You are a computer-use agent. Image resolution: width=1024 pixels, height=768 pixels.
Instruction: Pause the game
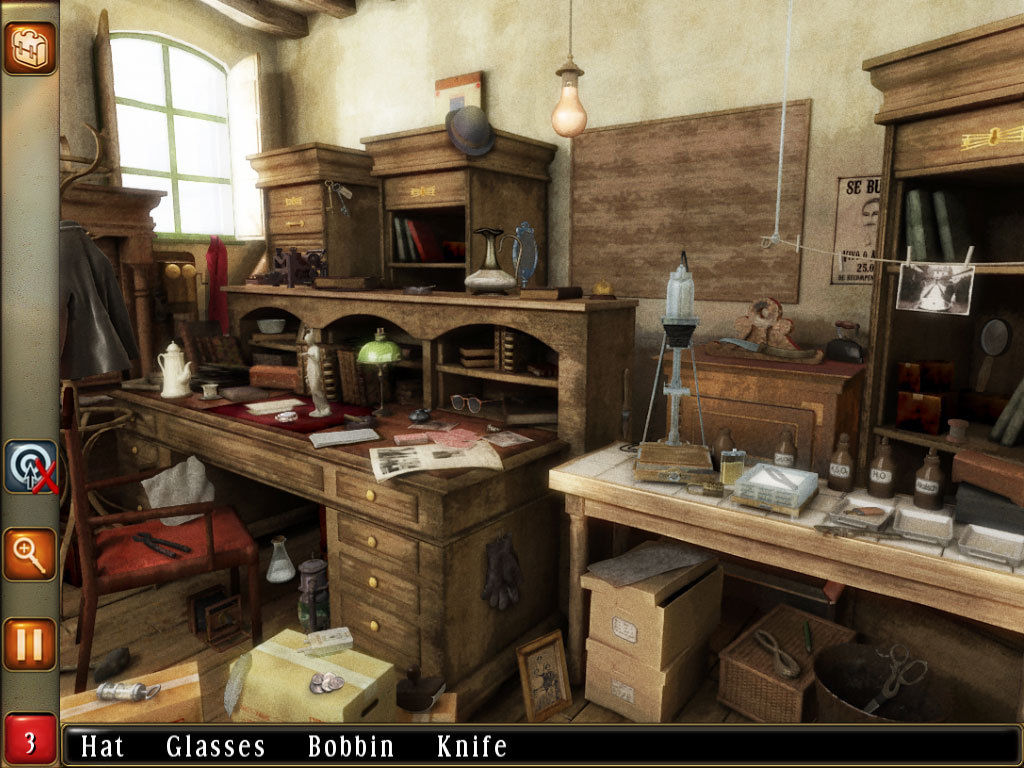pos(29,644)
